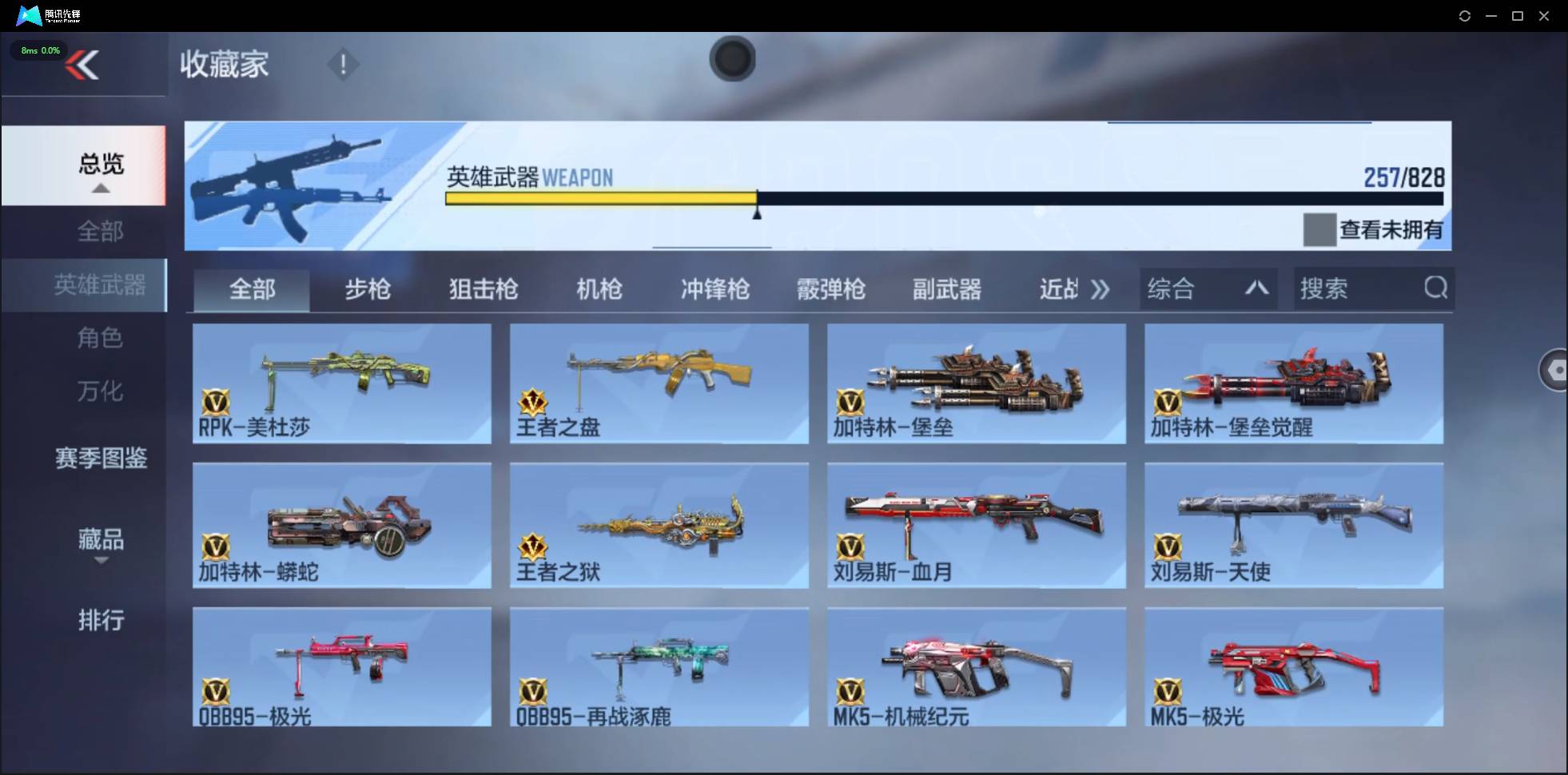Viewport: 1568px width, 775px height.
Task: Click the 8ms latency indicator
Action: (40, 50)
